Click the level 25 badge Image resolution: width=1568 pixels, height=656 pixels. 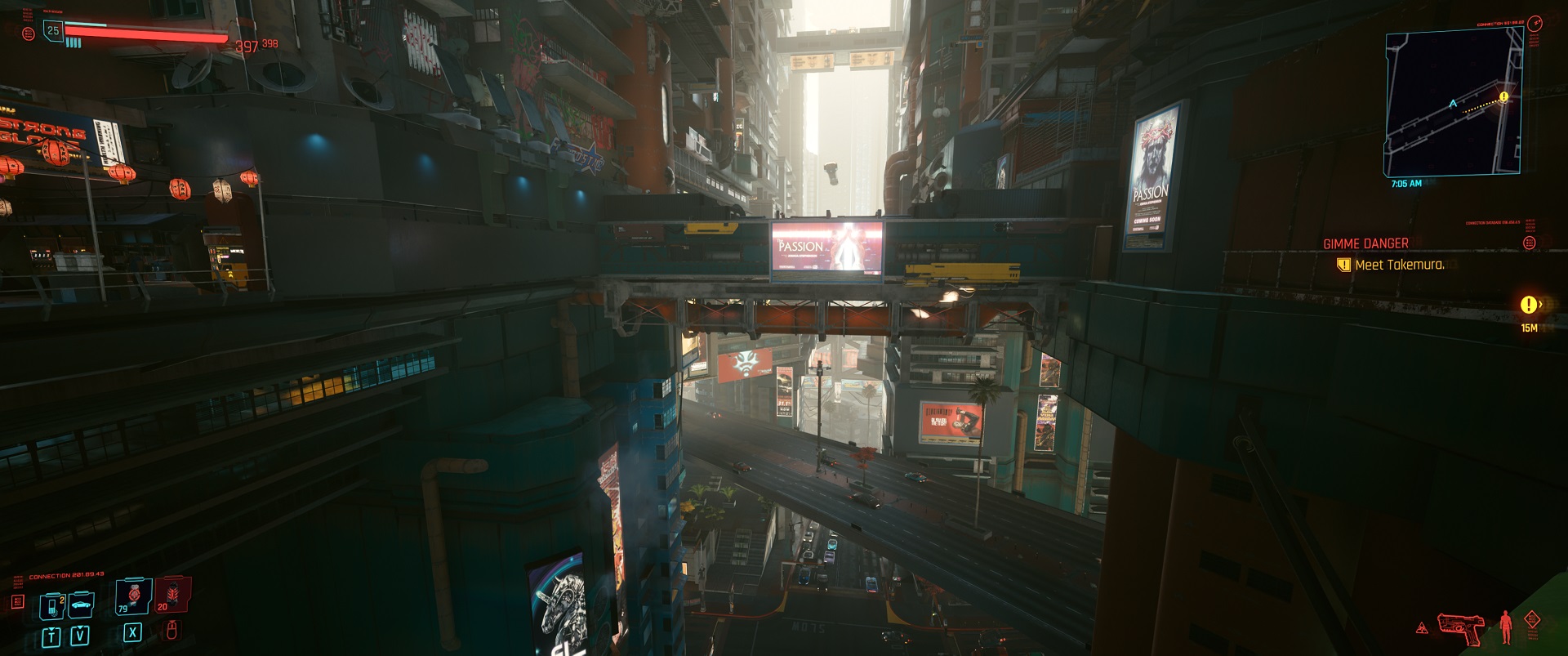(x=53, y=31)
